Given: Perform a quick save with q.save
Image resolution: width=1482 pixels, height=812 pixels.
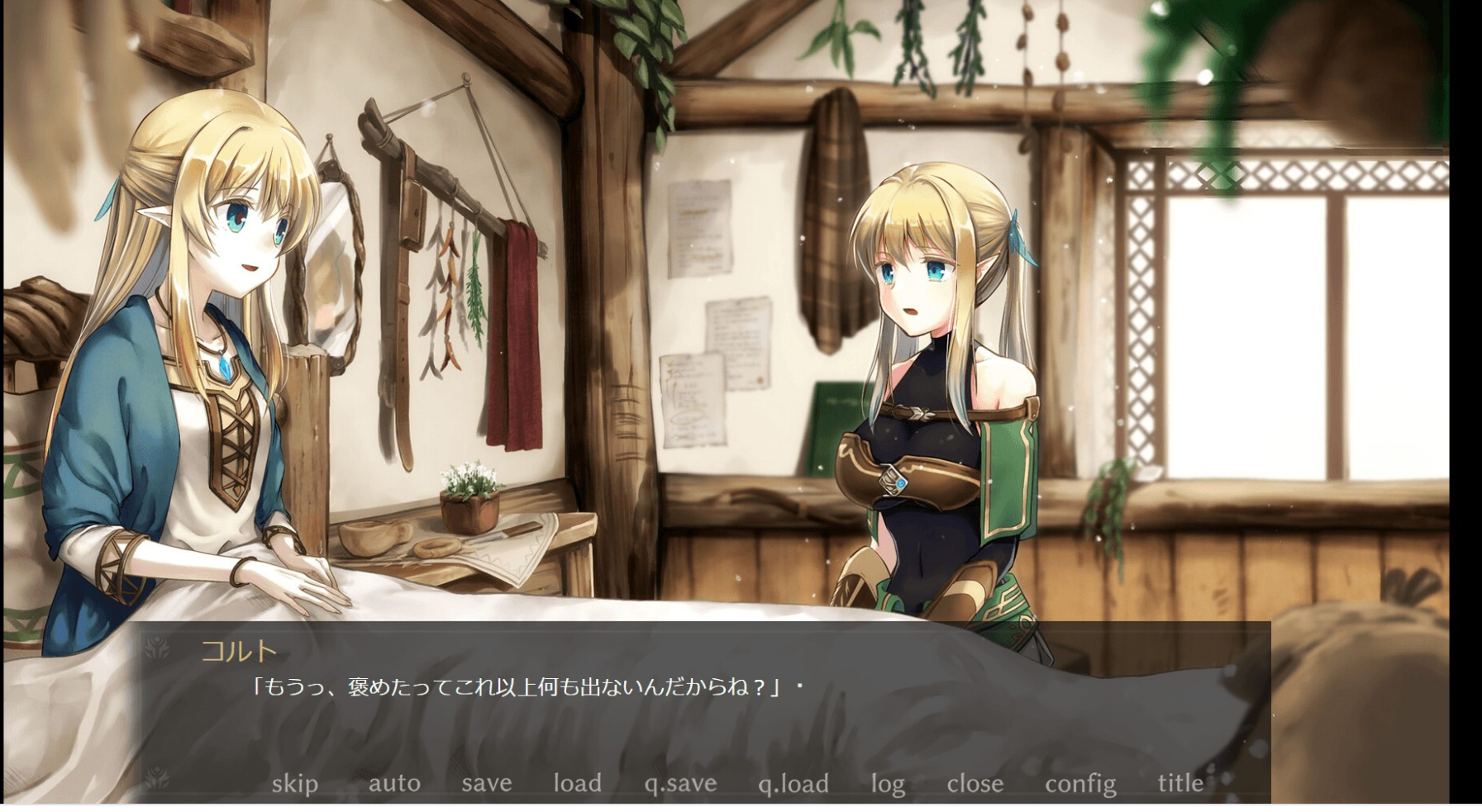Looking at the screenshot, I should point(681,783).
